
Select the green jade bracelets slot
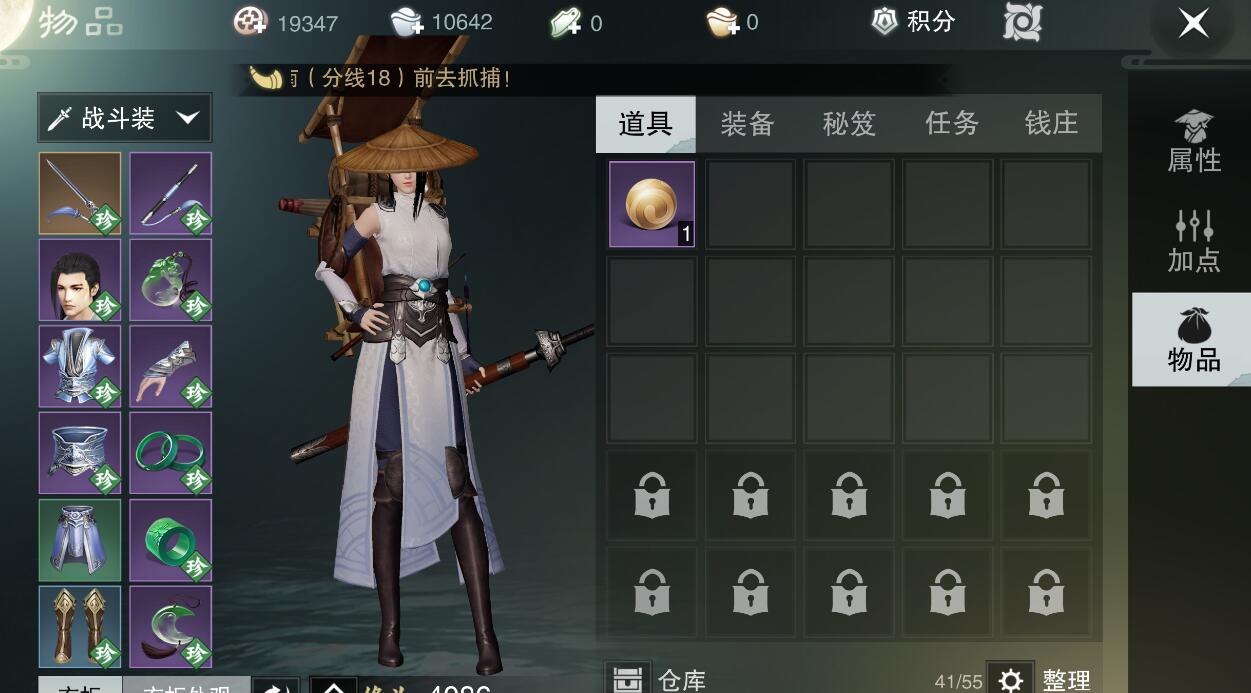[x=170, y=453]
